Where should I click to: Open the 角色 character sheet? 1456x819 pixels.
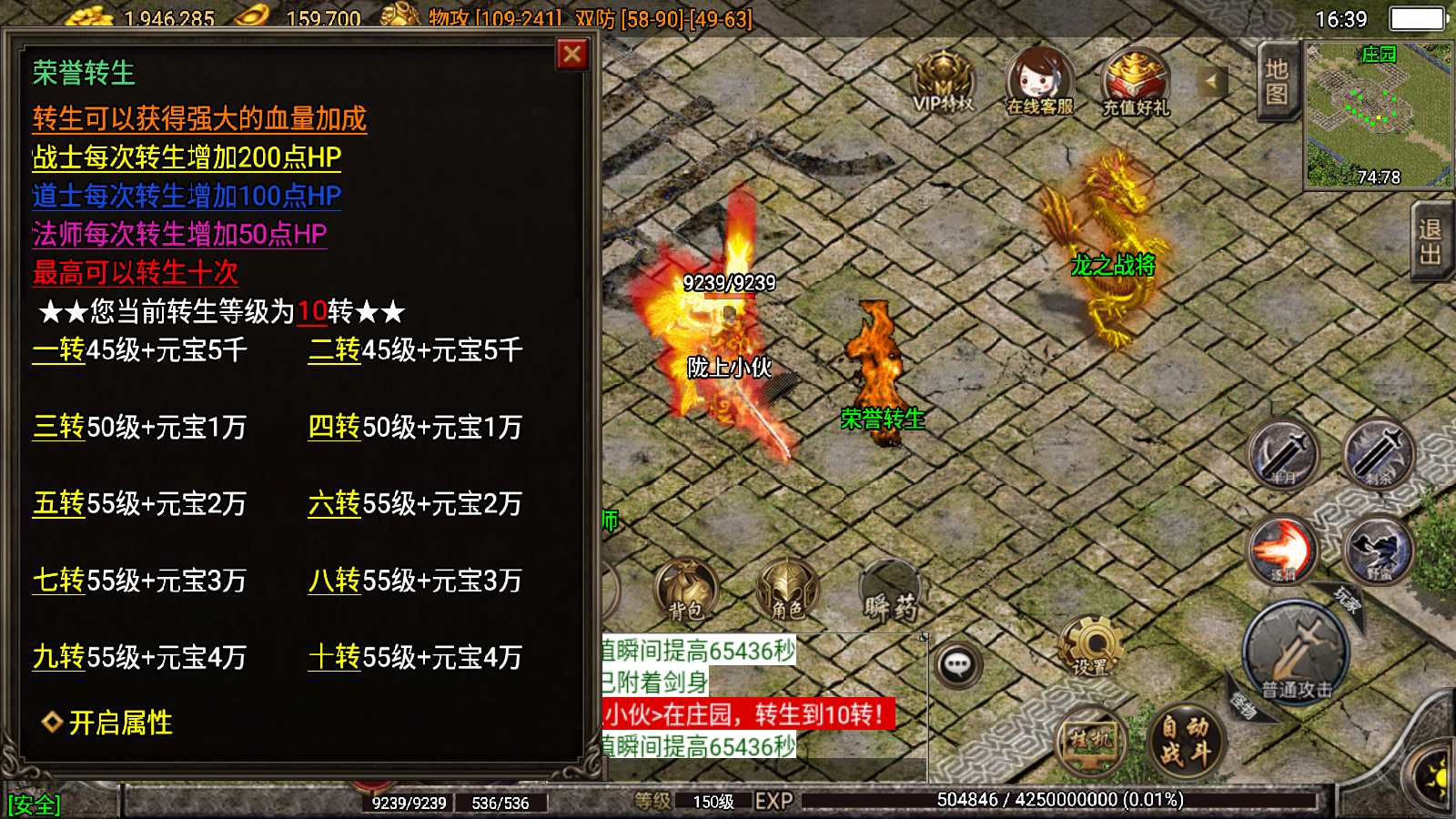click(x=788, y=590)
